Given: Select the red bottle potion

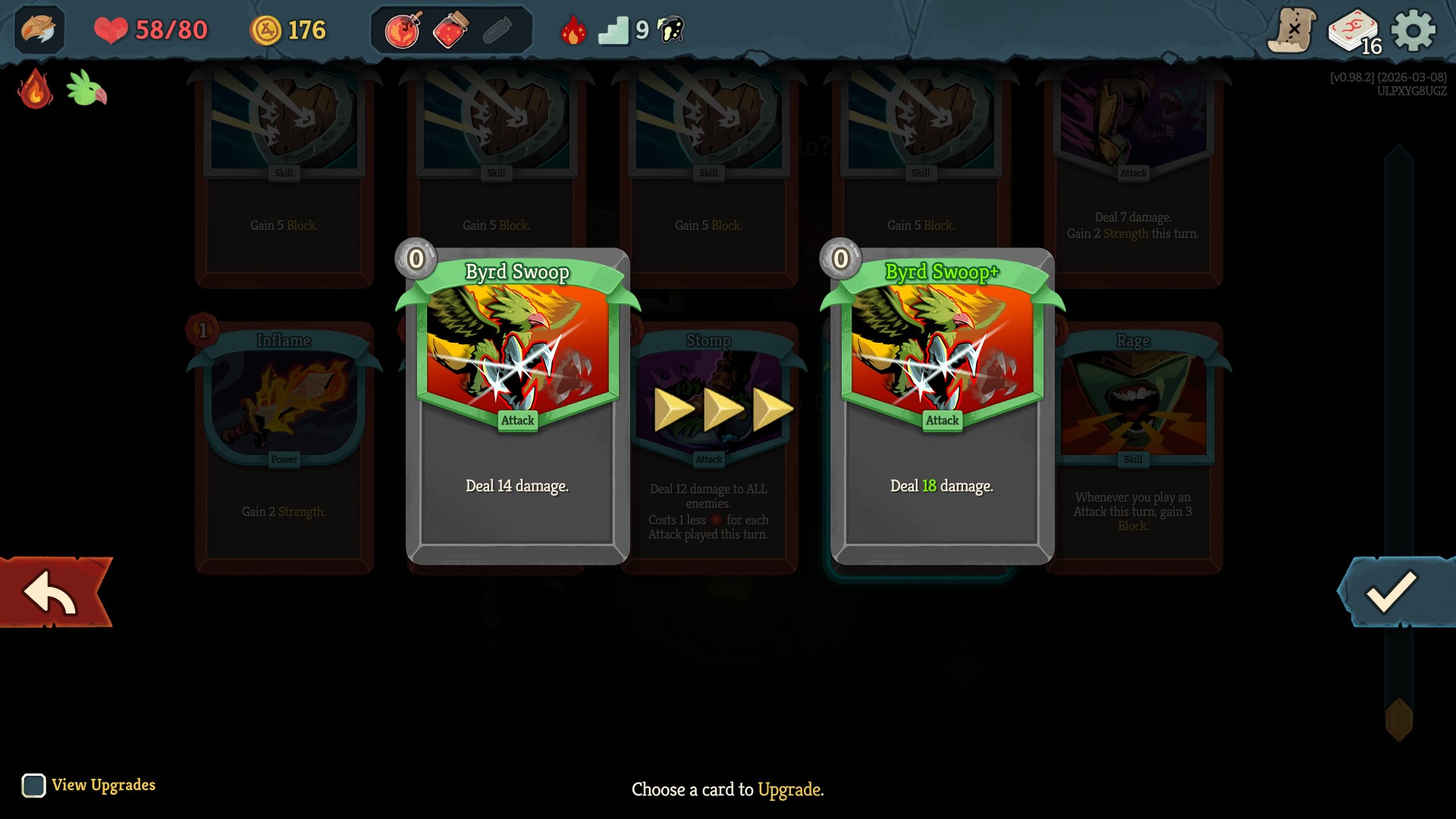Looking at the screenshot, I should coord(450,30).
